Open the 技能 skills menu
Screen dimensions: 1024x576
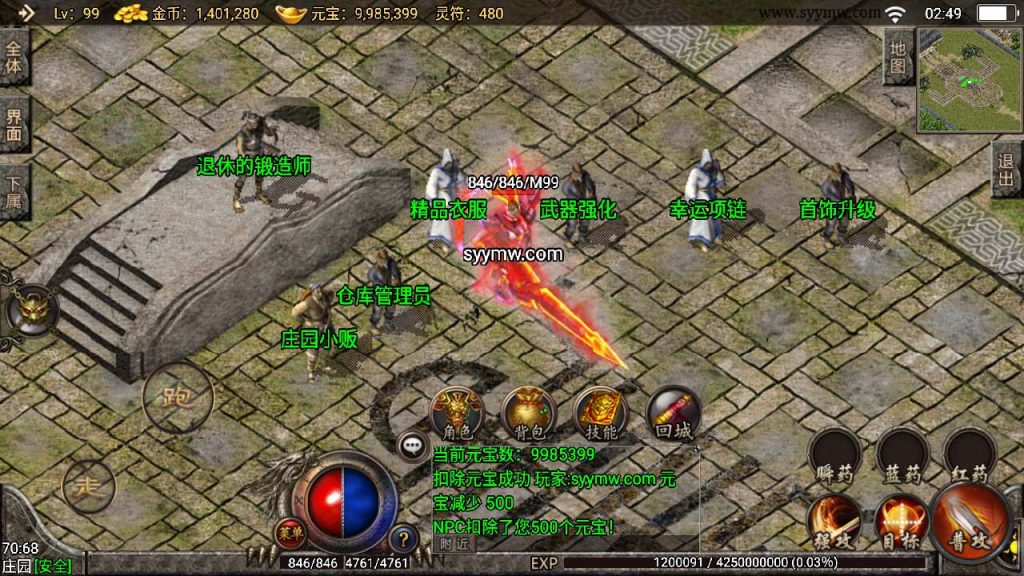click(600, 412)
